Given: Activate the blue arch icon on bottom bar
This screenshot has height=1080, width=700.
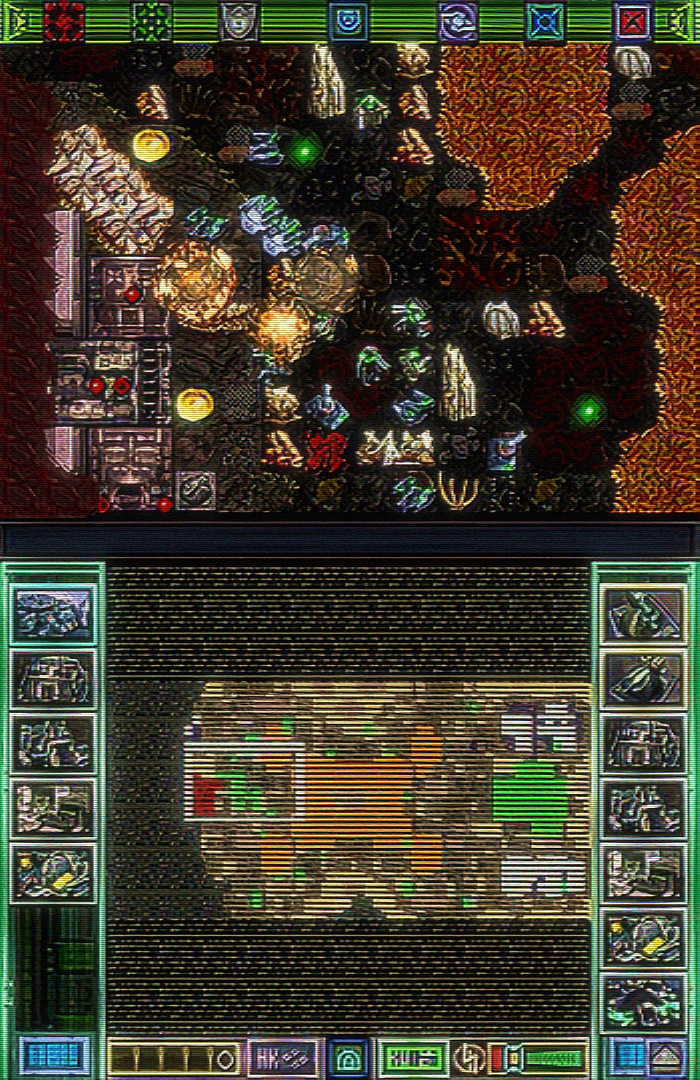Looking at the screenshot, I should (347, 1057).
